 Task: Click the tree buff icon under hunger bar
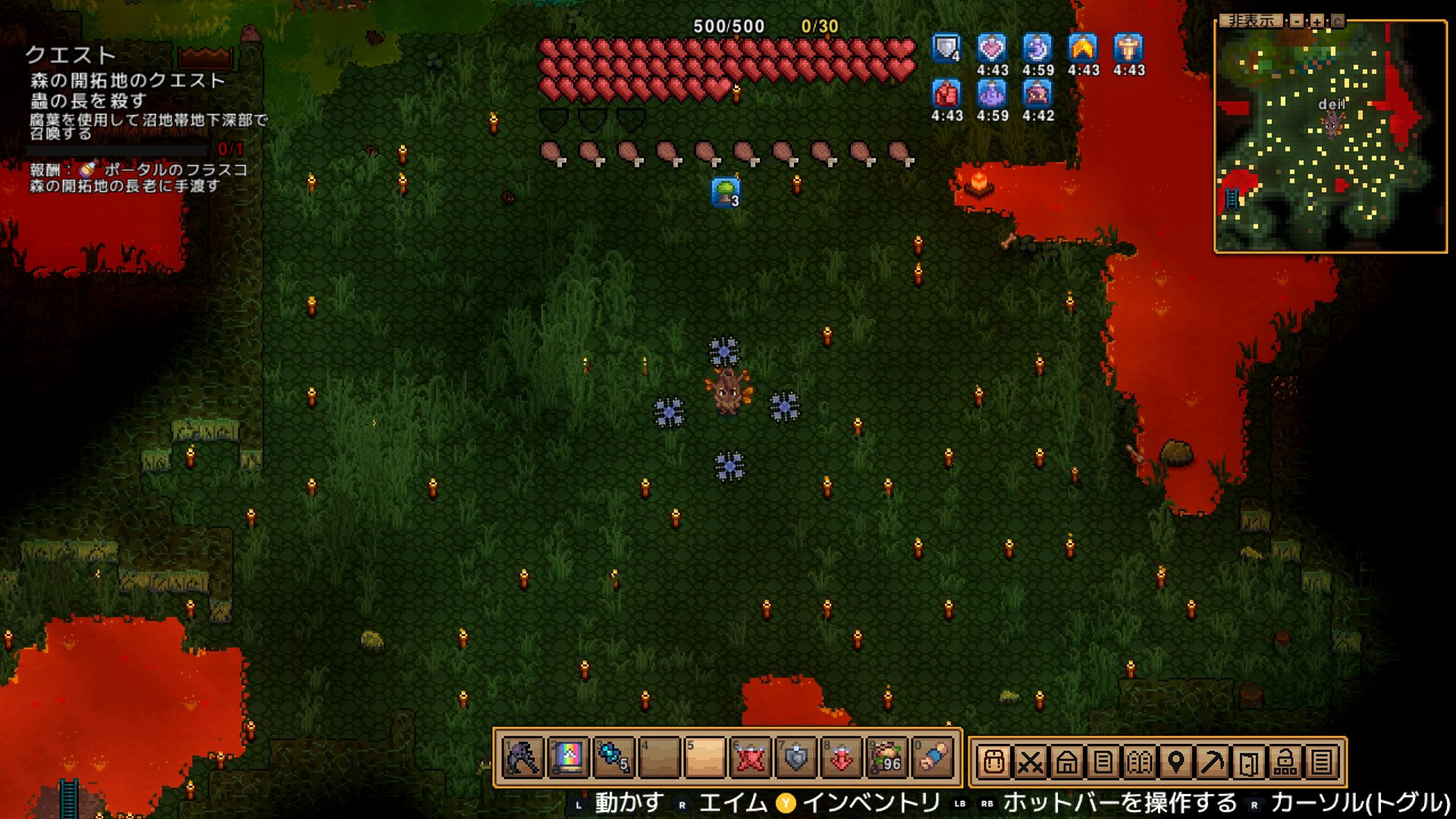(726, 192)
